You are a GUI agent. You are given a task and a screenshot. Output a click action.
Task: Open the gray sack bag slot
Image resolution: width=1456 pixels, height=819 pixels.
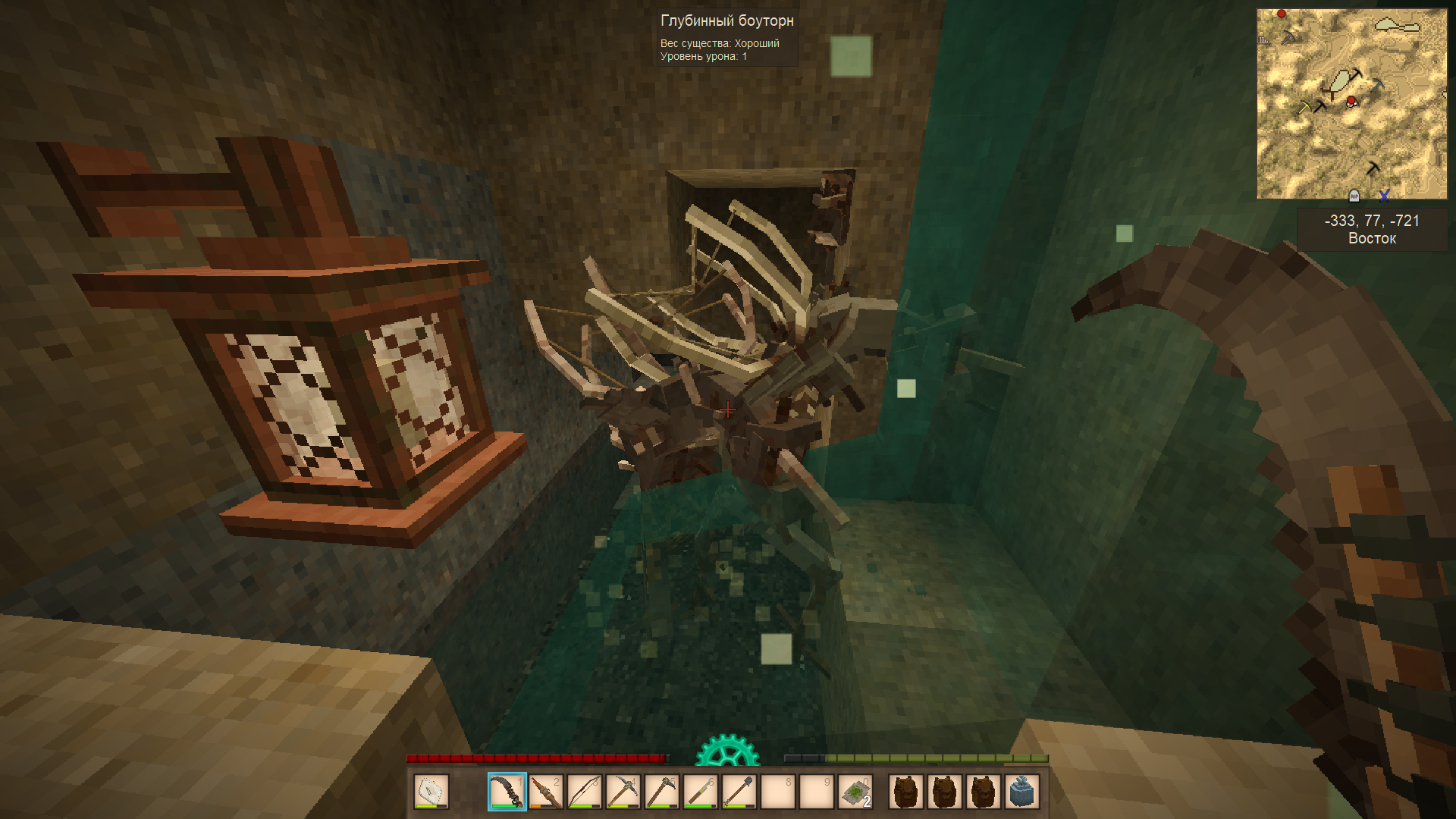1022,792
